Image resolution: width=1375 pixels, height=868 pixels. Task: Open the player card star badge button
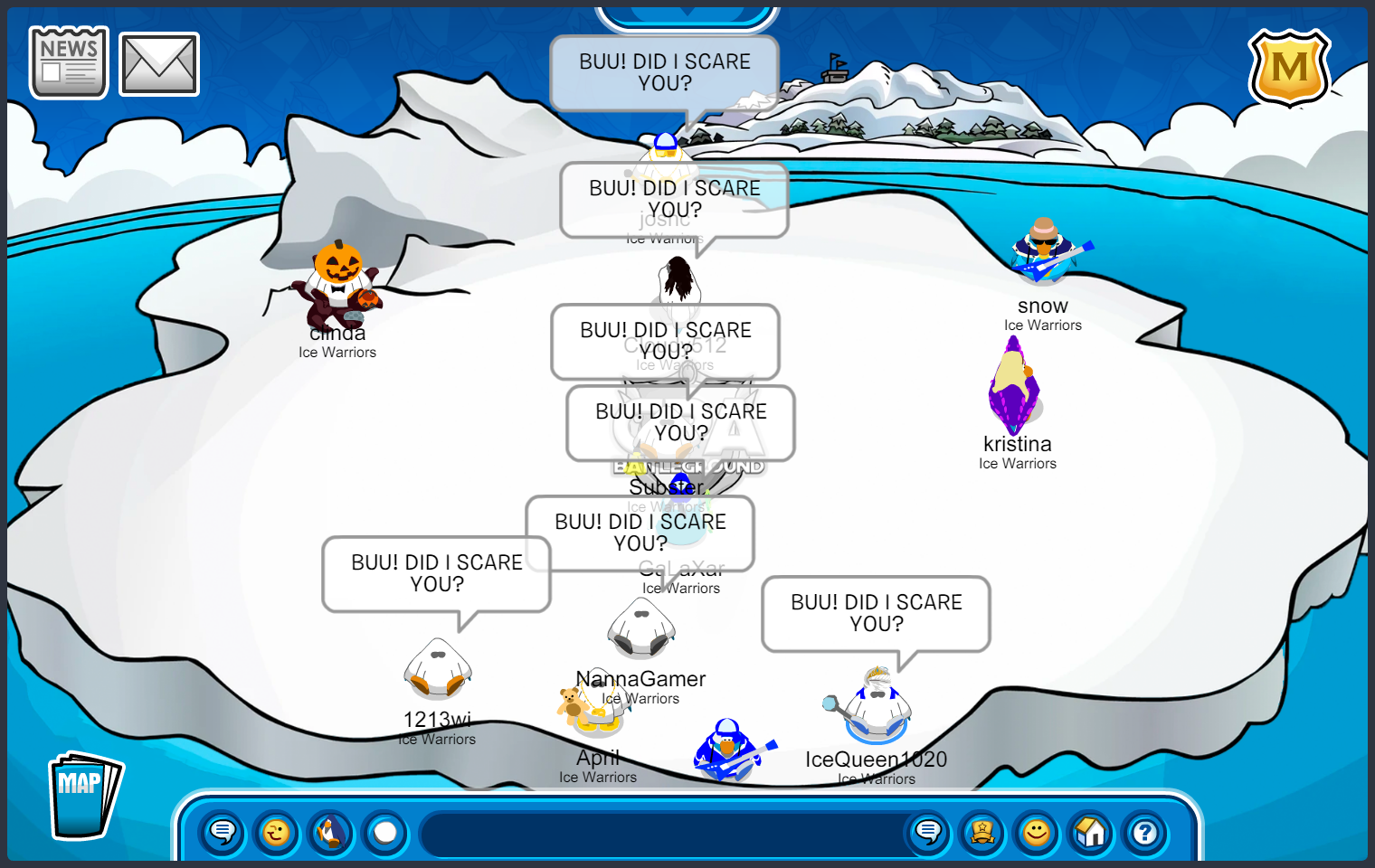[982, 832]
